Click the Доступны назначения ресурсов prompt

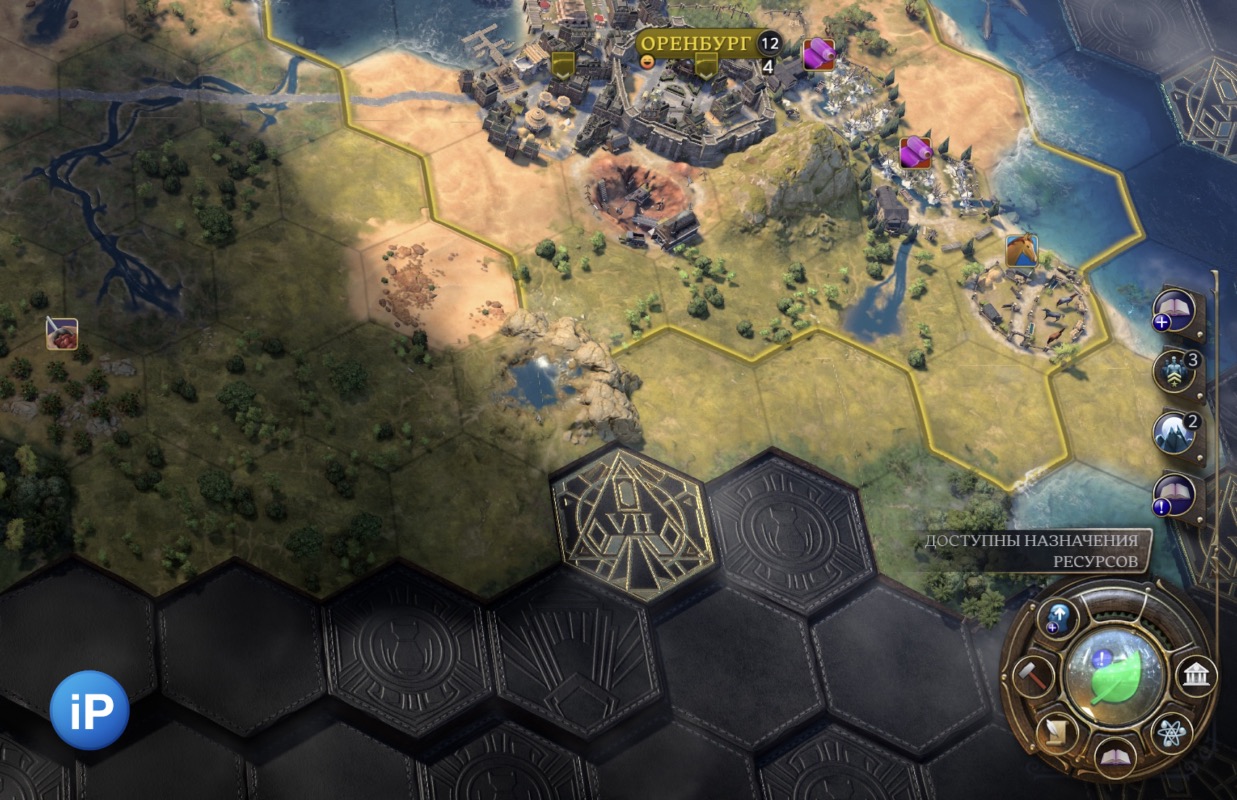click(1033, 549)
